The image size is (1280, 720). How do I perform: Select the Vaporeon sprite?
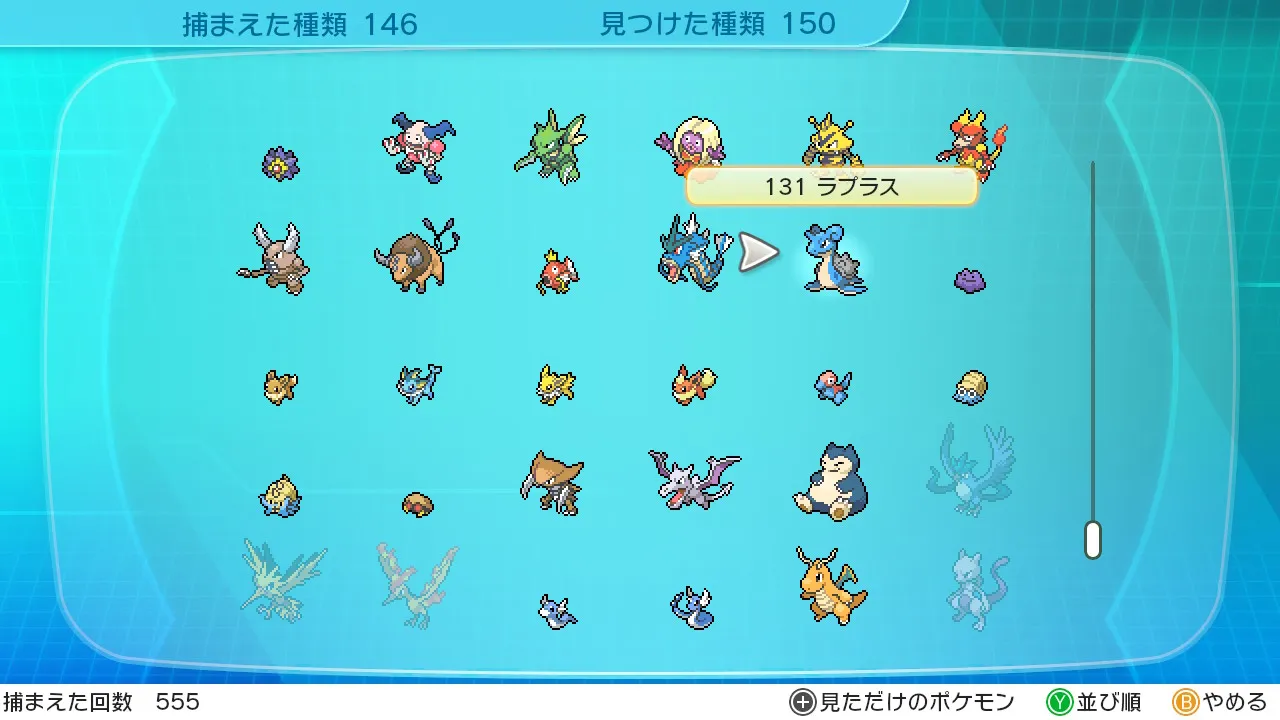(418, 384)
